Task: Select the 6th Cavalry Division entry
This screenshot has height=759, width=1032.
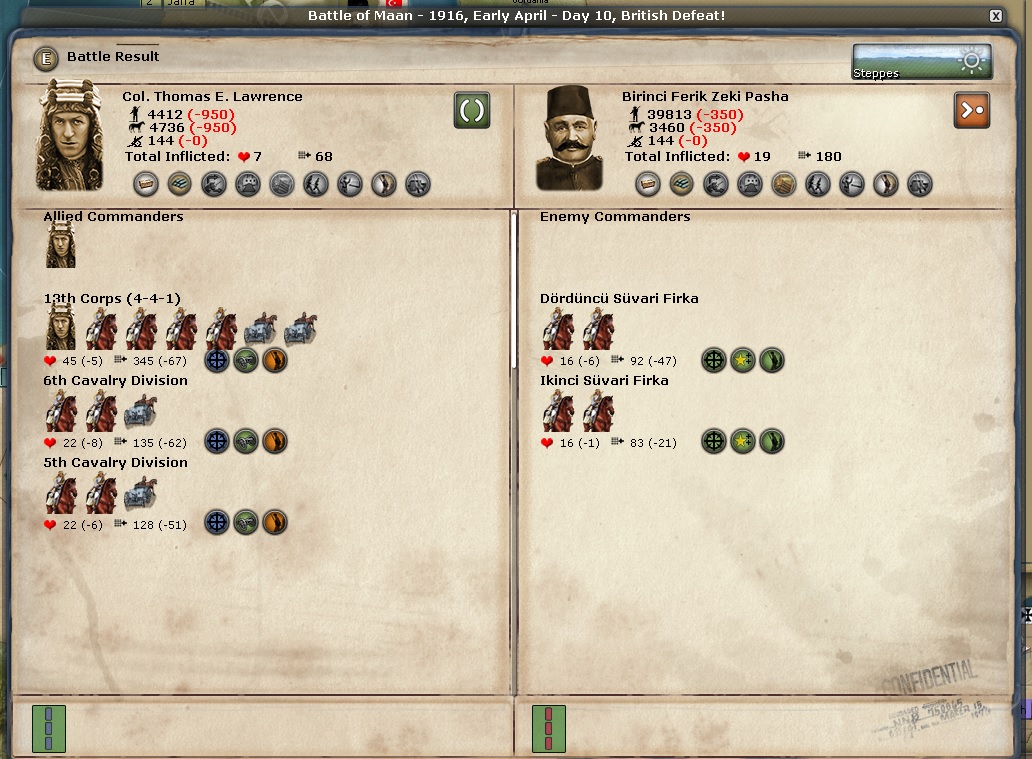Action: click(115, 381)
